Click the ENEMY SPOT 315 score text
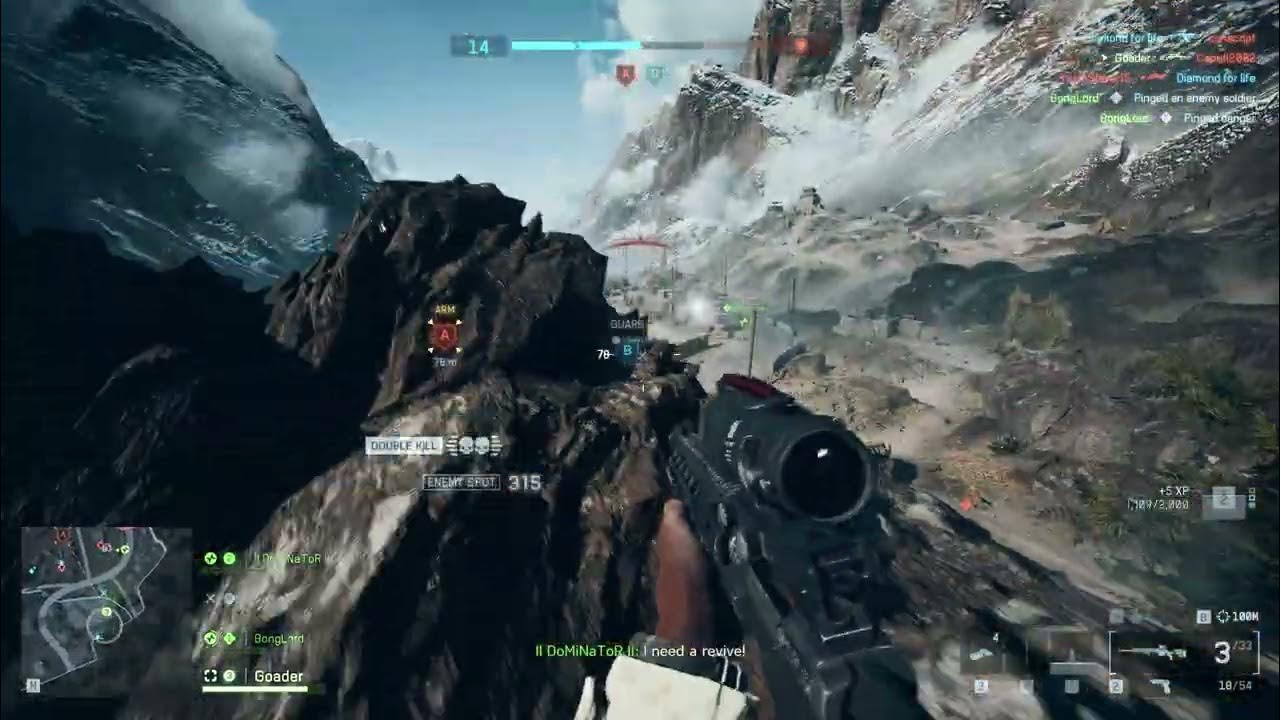Screen dimensions: 1280x720 482,483
